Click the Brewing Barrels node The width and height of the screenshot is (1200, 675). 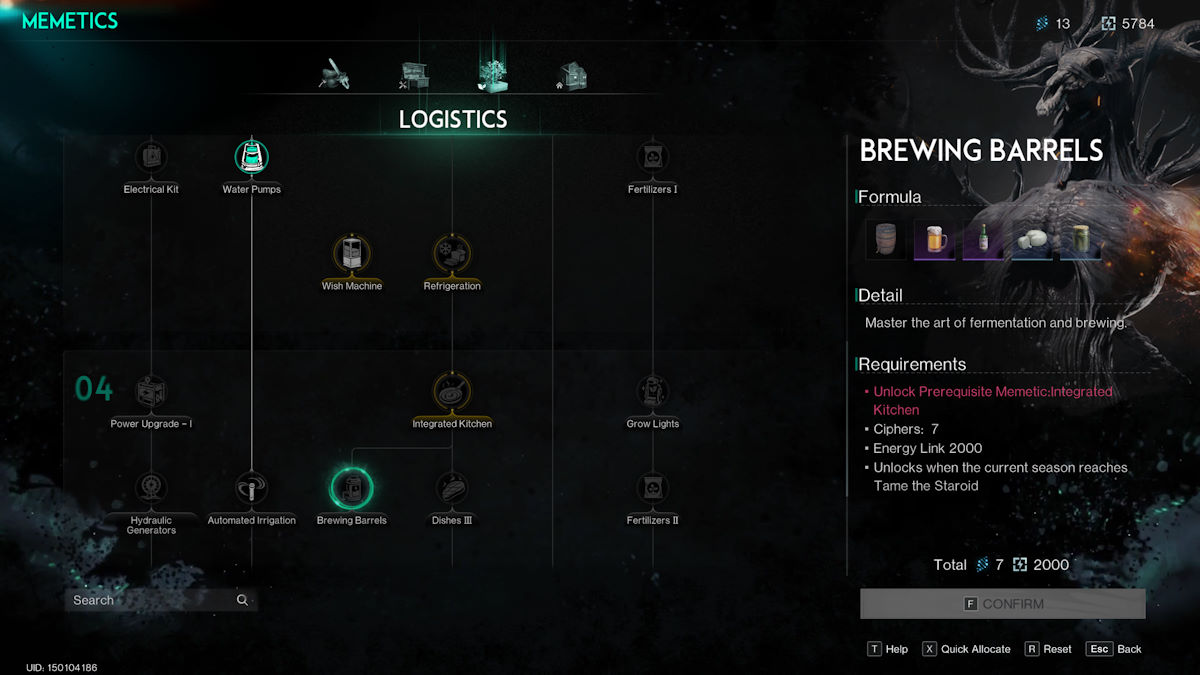pyautogui.click(x=351, y=488)
